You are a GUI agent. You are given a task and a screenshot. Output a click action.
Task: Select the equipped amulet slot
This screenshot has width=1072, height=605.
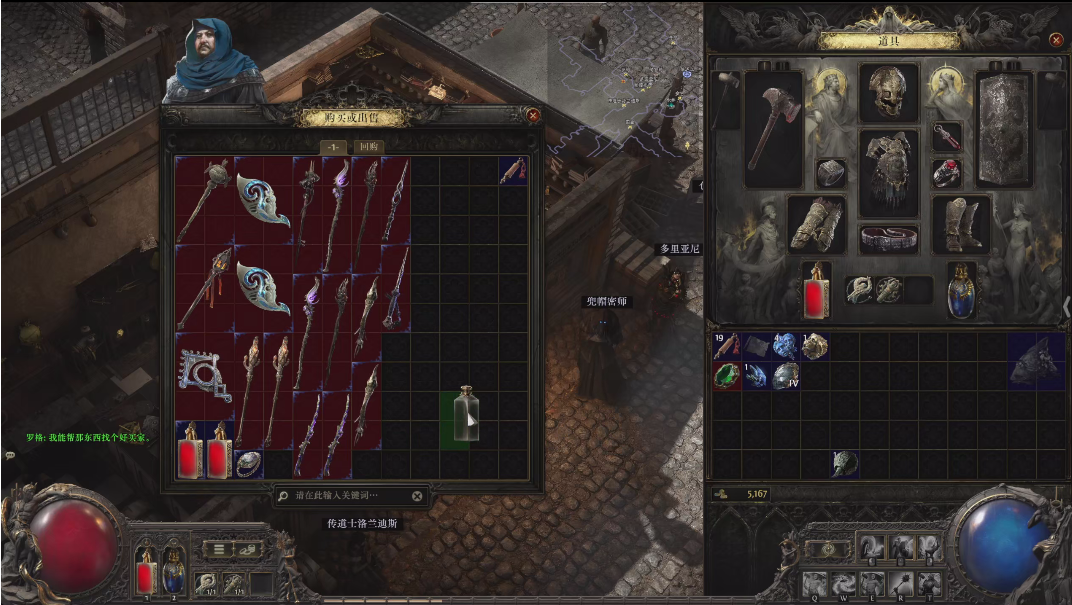(946, 136)
